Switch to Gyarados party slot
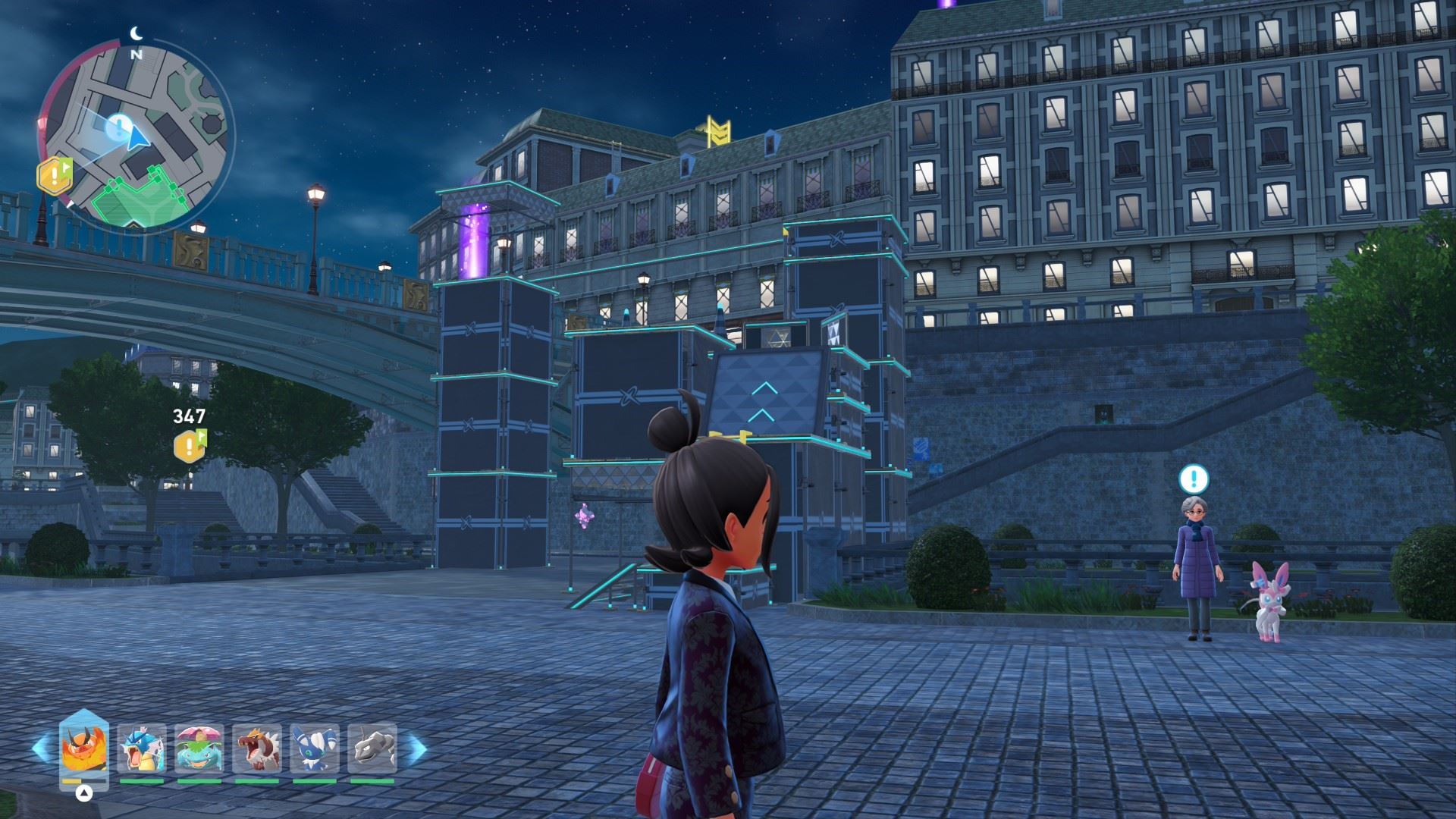This screenshot has width=1456, height=819. [142, 748]
